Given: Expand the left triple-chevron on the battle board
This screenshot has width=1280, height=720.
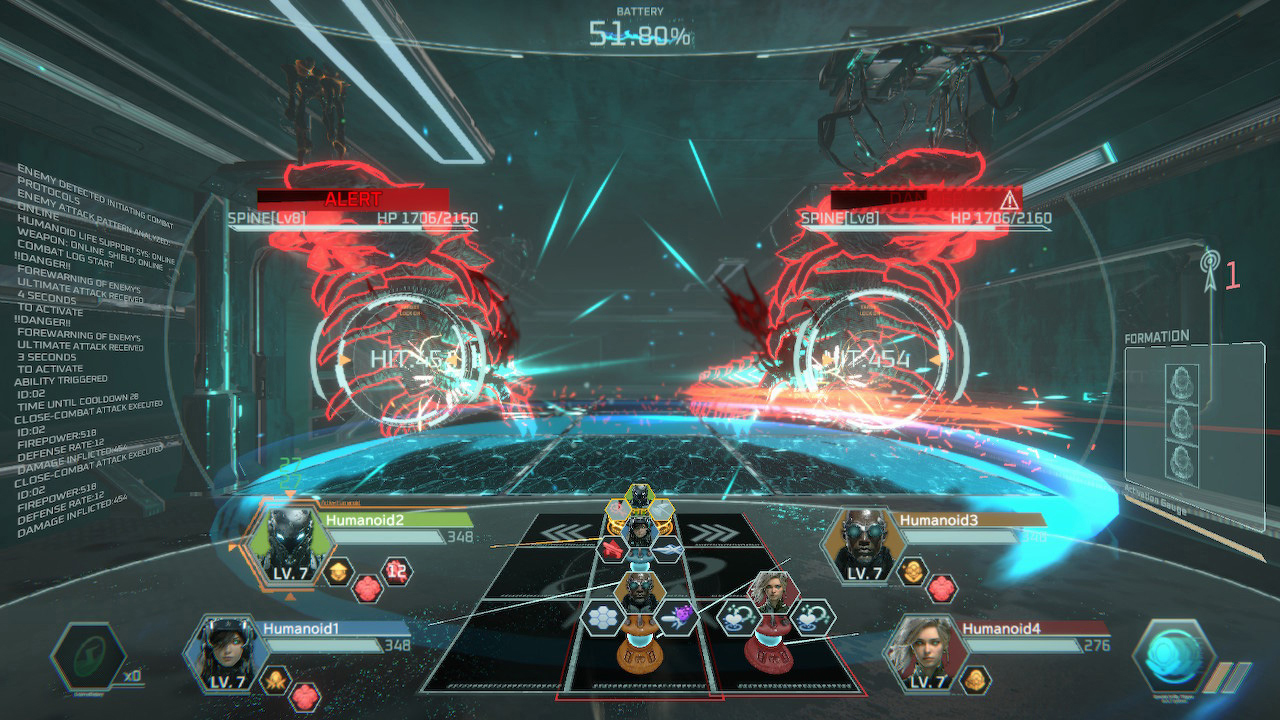Looking at the screenshot, I should click(x=564, y=530).
